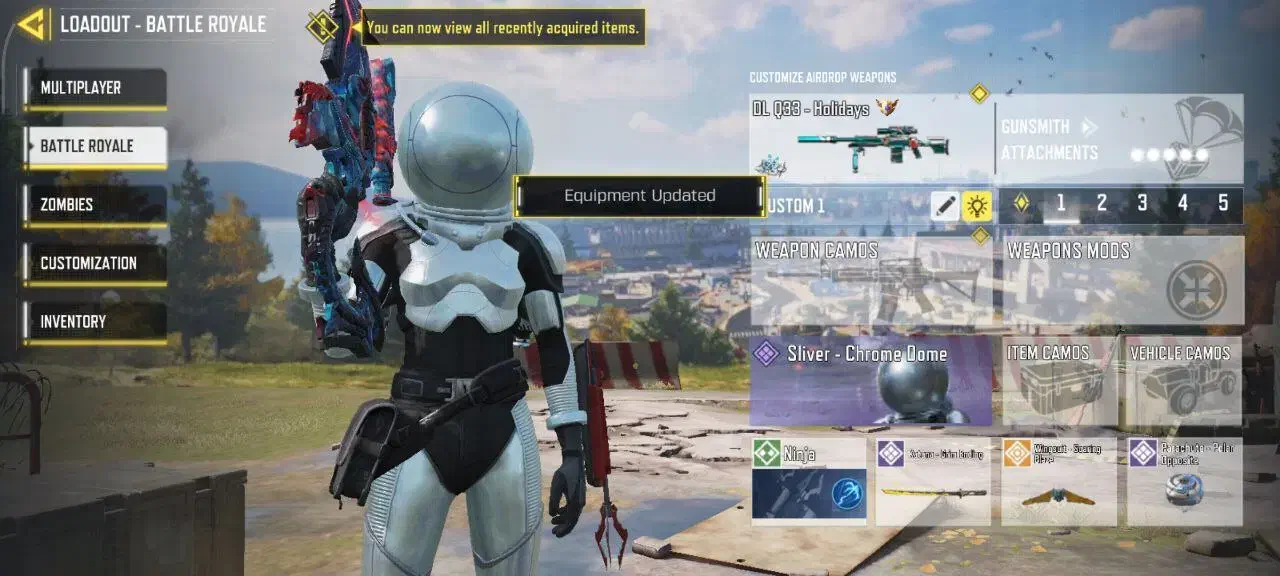
Task: Open the Inventory section
Action: point(96,322)
